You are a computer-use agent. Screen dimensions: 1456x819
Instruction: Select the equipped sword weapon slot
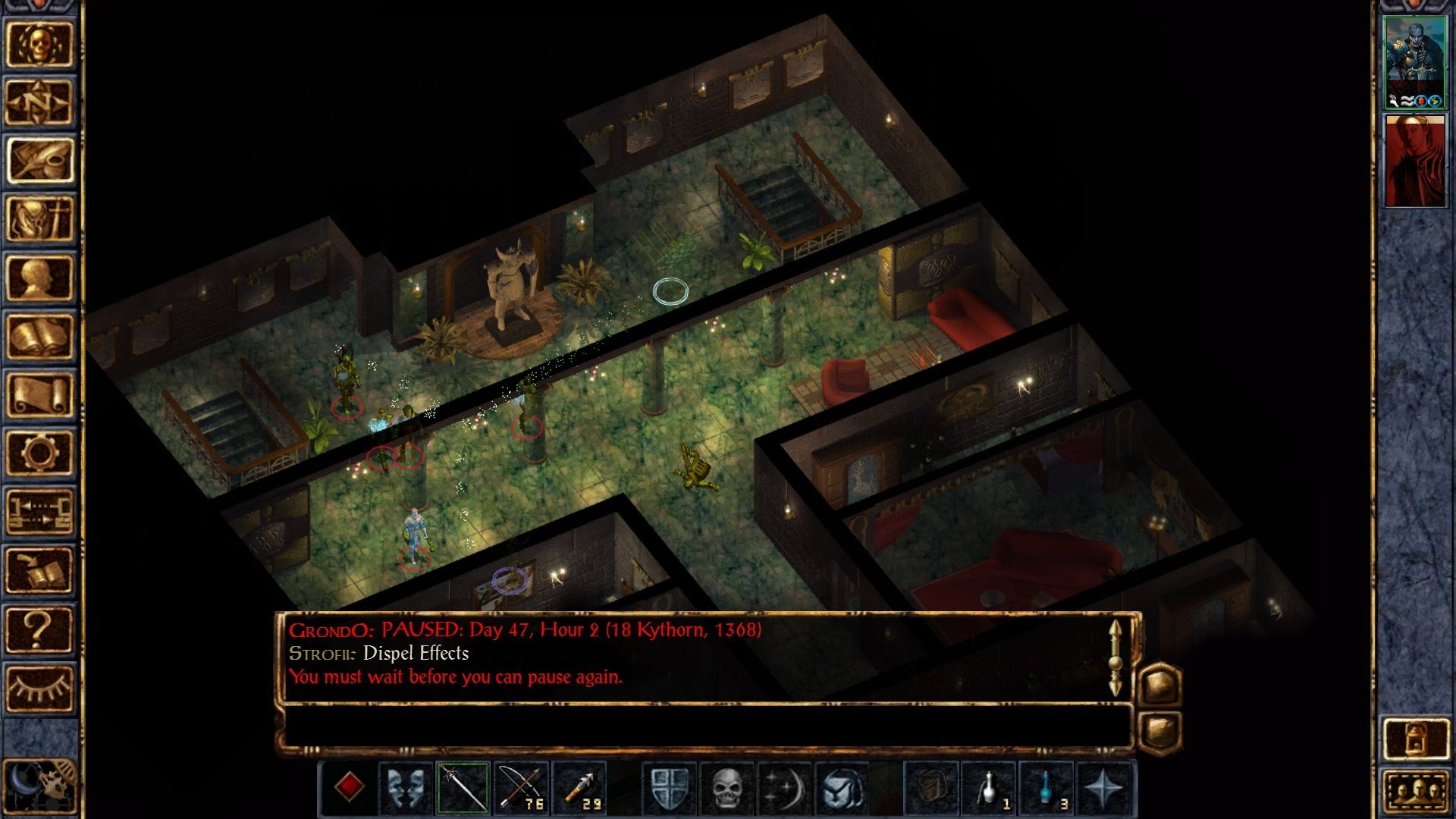coord(464,786)
